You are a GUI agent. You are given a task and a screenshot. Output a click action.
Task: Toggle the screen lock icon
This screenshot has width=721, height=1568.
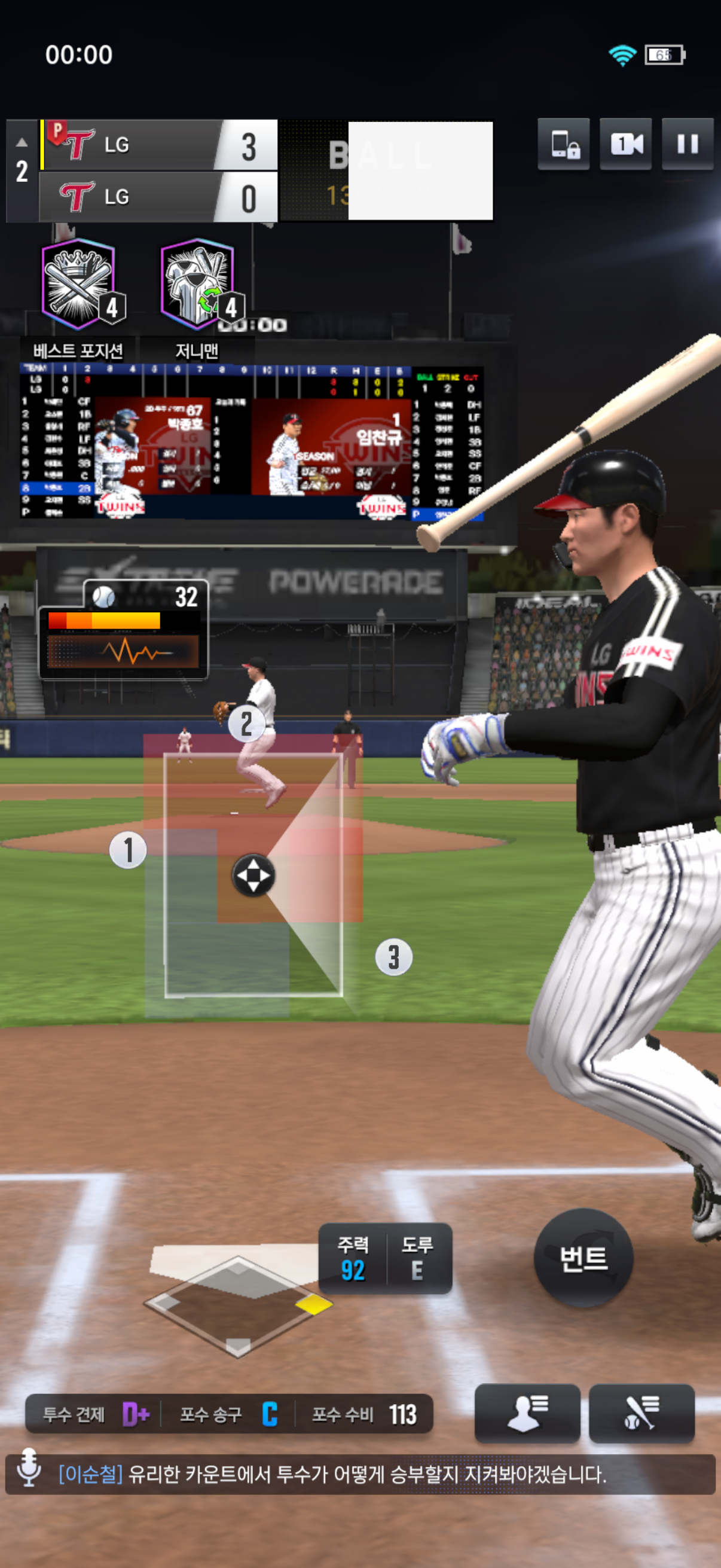click(563, 144)
